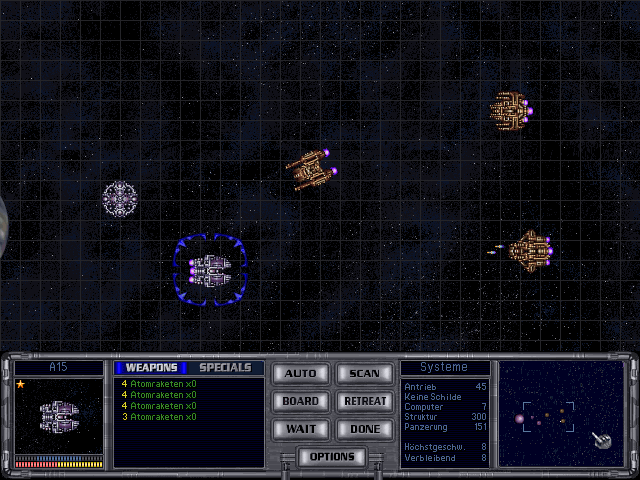Select the '3 Atomraketen x0' weapon row
Image resolution: width=640 pixels, height=480 pixels.
(158, 416)
